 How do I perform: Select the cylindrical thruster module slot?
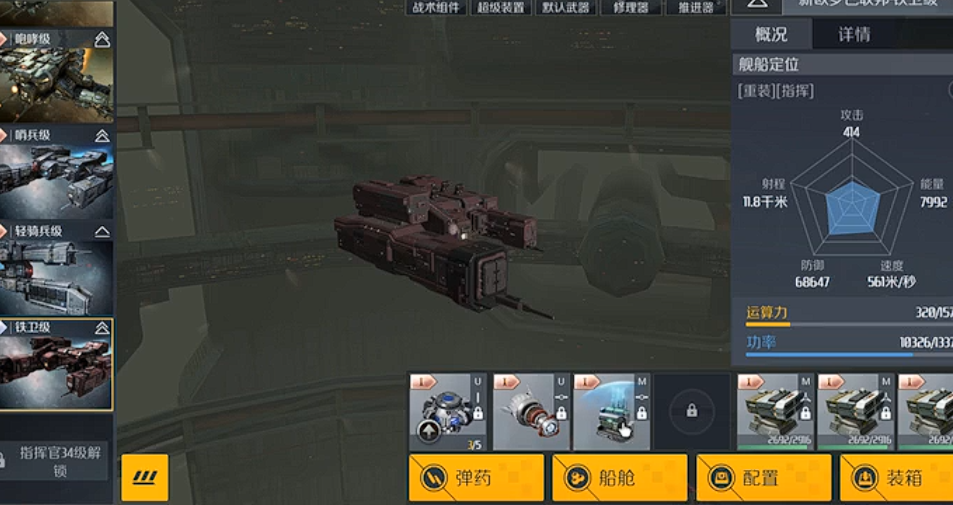tap(530, 412)
